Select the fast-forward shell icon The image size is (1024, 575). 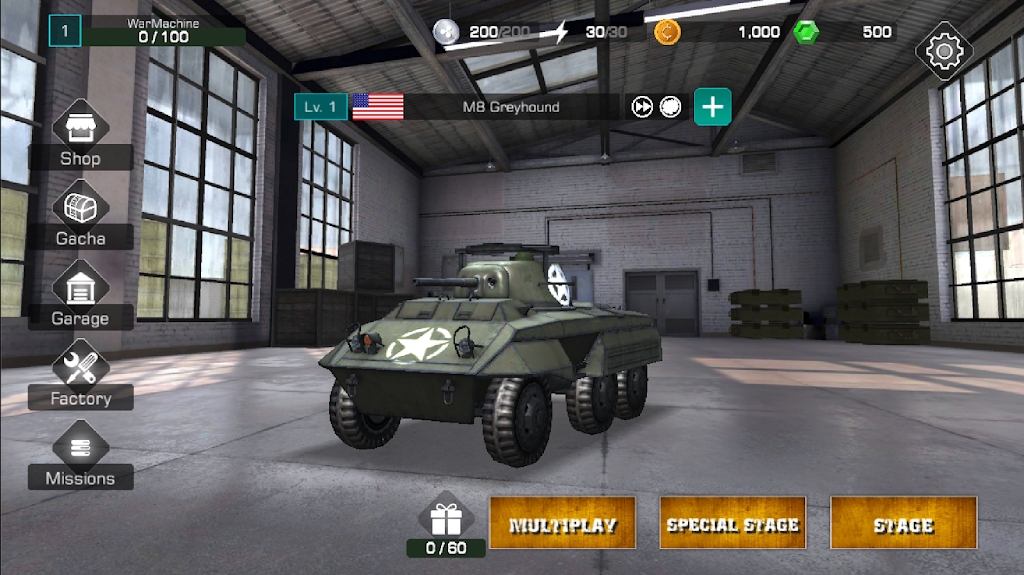pos(642,107)
